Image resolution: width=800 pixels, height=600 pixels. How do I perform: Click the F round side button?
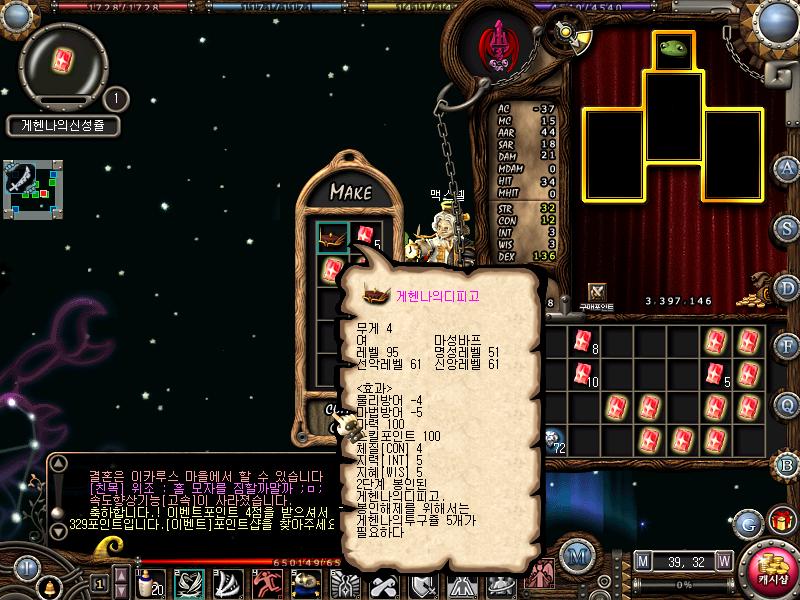coord(787,346)
